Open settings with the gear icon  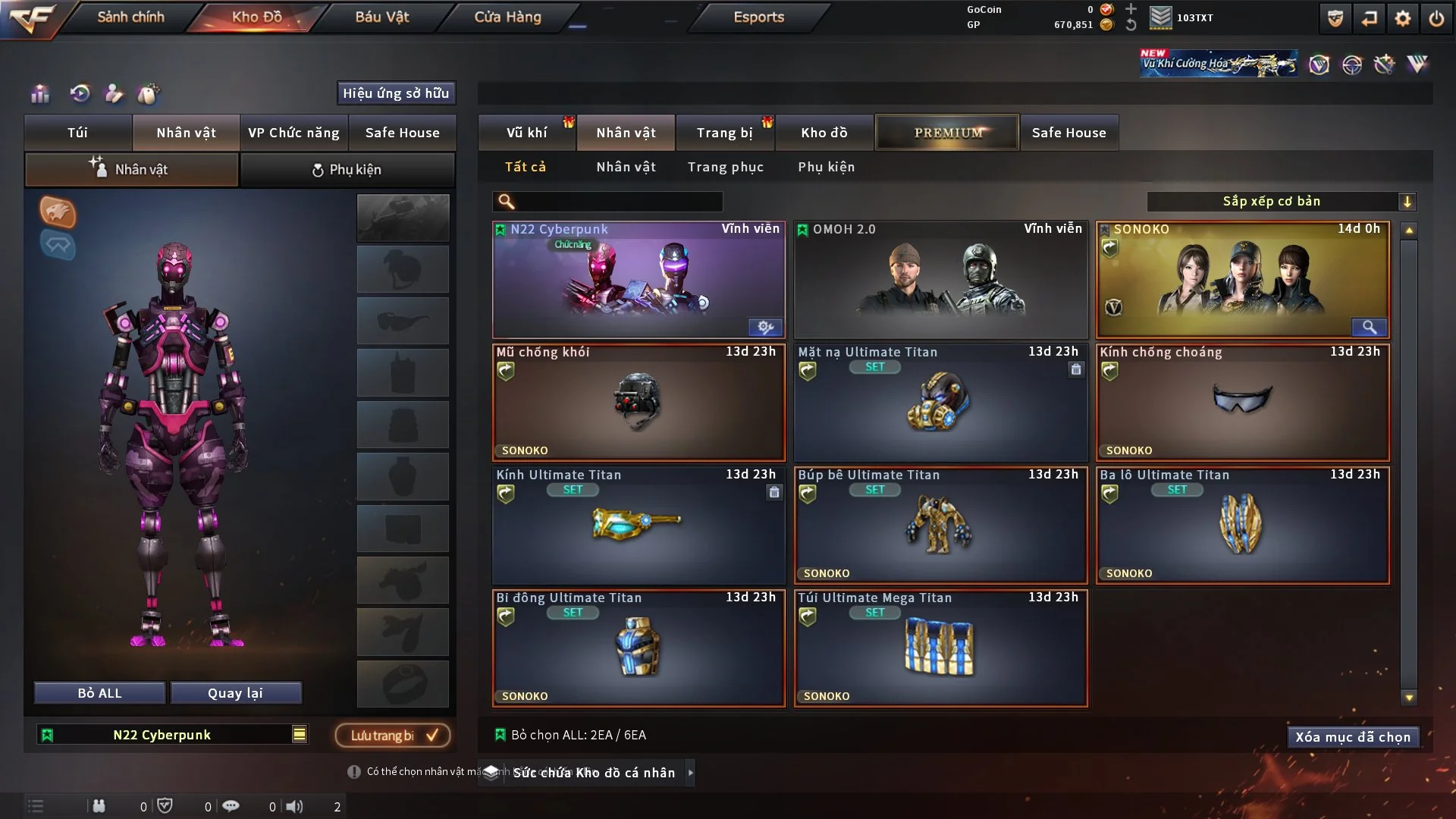(1402, 18)
